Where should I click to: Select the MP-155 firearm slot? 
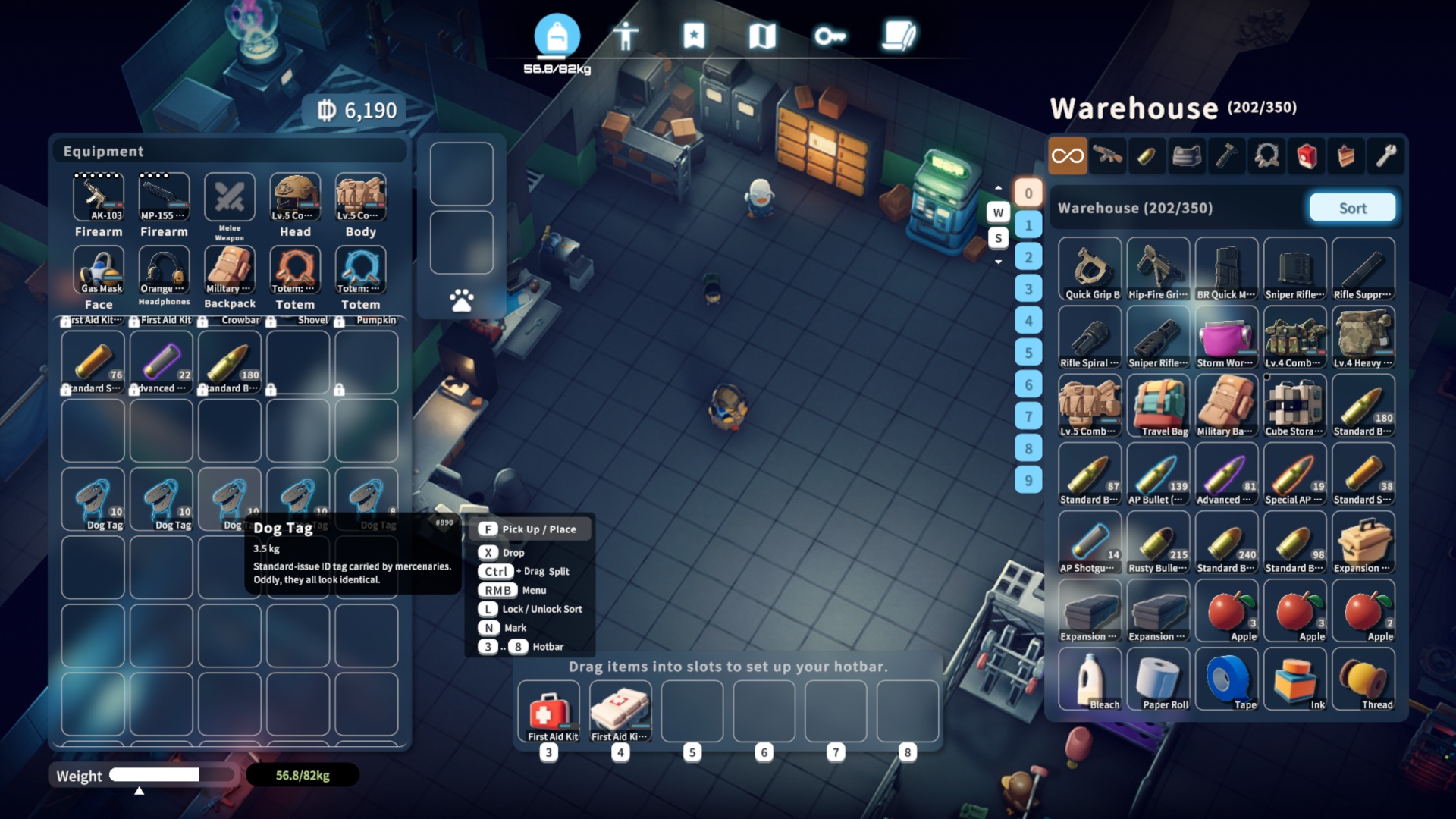164,197
